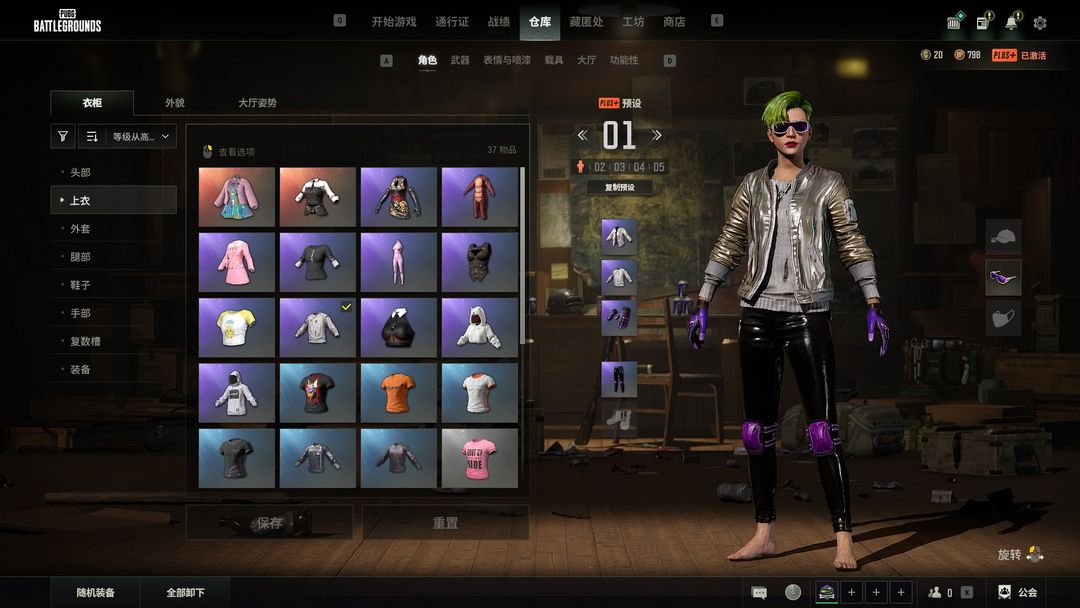Go to the 商店 (Shop) page
Image resolution: width=1080 pixels, height=608 pixels.
pos(674,21)
